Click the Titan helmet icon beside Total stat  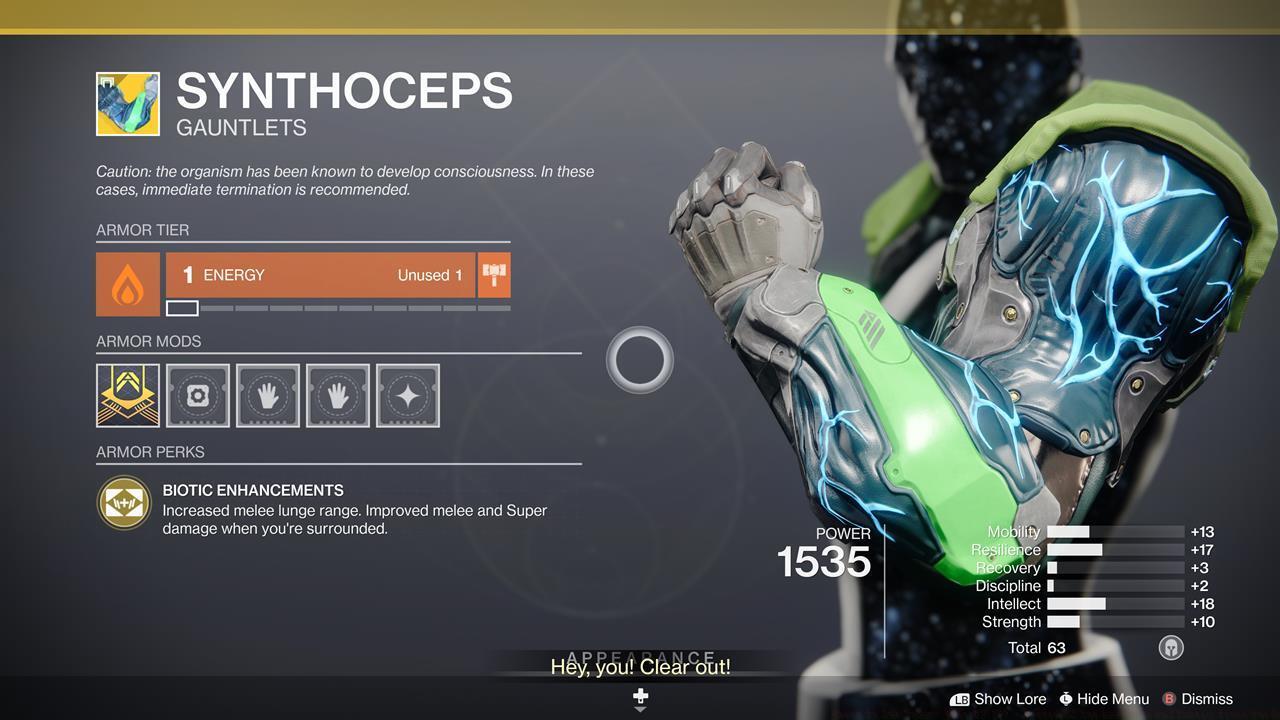click(x=1170, y=647)
